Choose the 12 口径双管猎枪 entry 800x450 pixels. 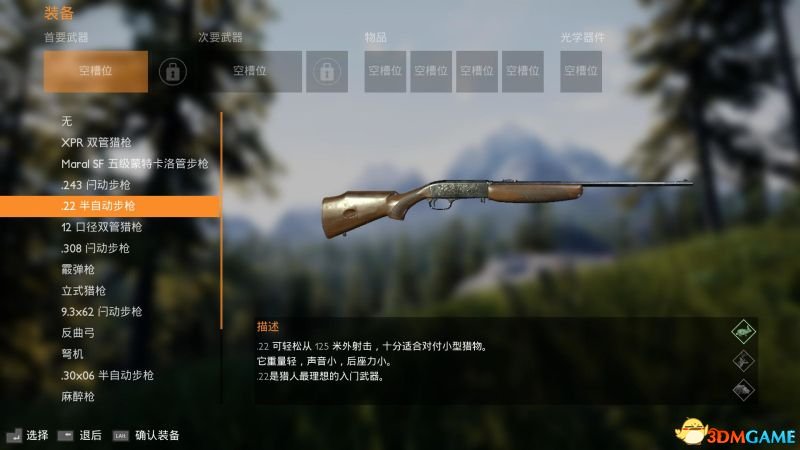click(x=102, y=227)
